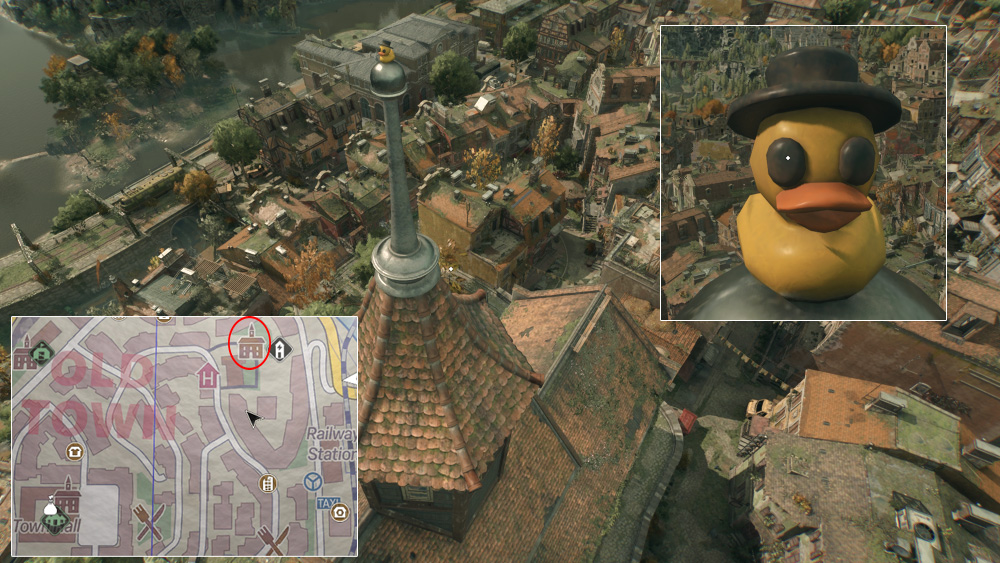Image resolution: width=1000 pixels, height=563 pixels.
Task: Select the pink H house map marker
Action: pos(208,376)
